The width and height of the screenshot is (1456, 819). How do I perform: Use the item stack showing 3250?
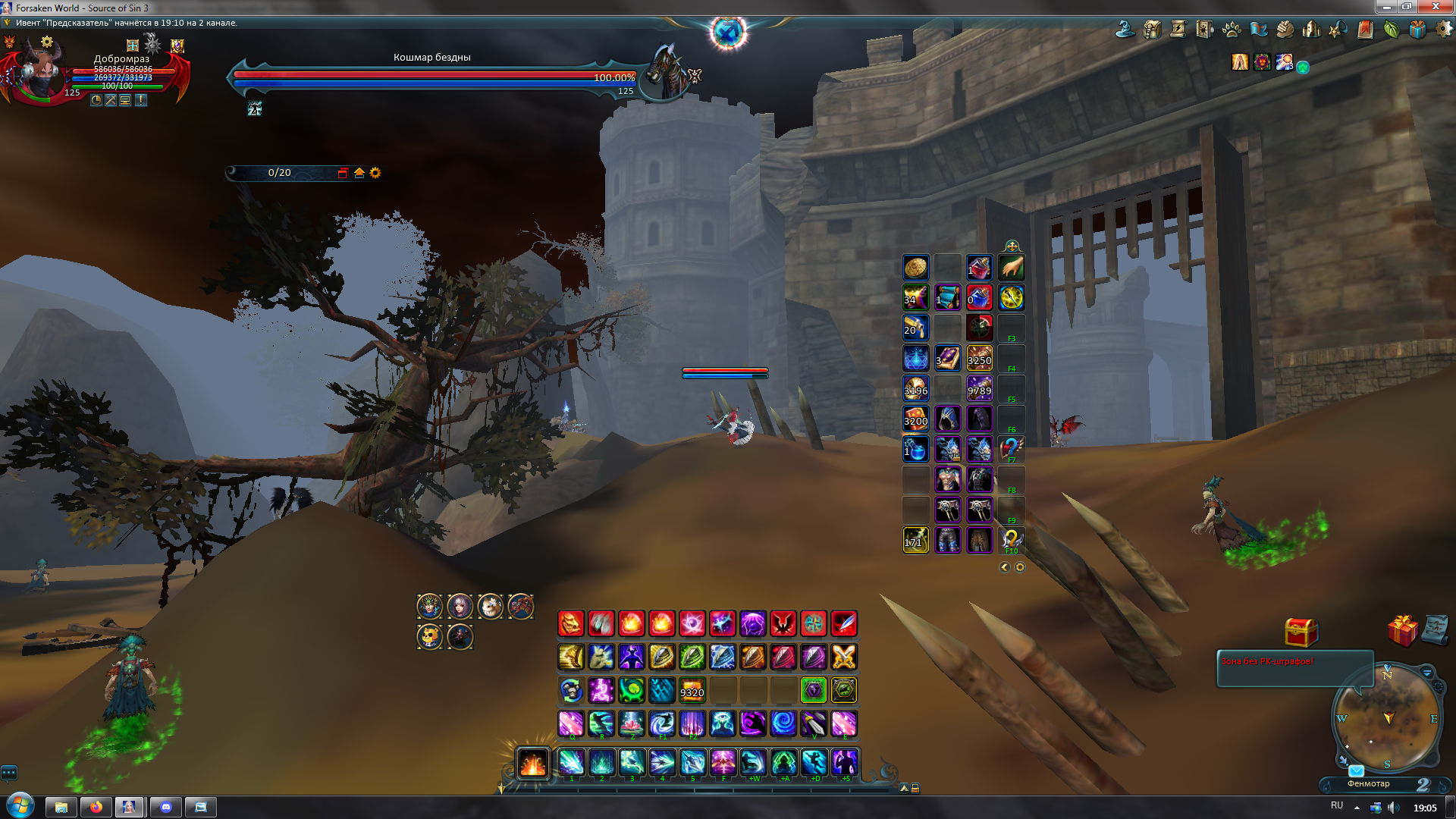point(979,358)
